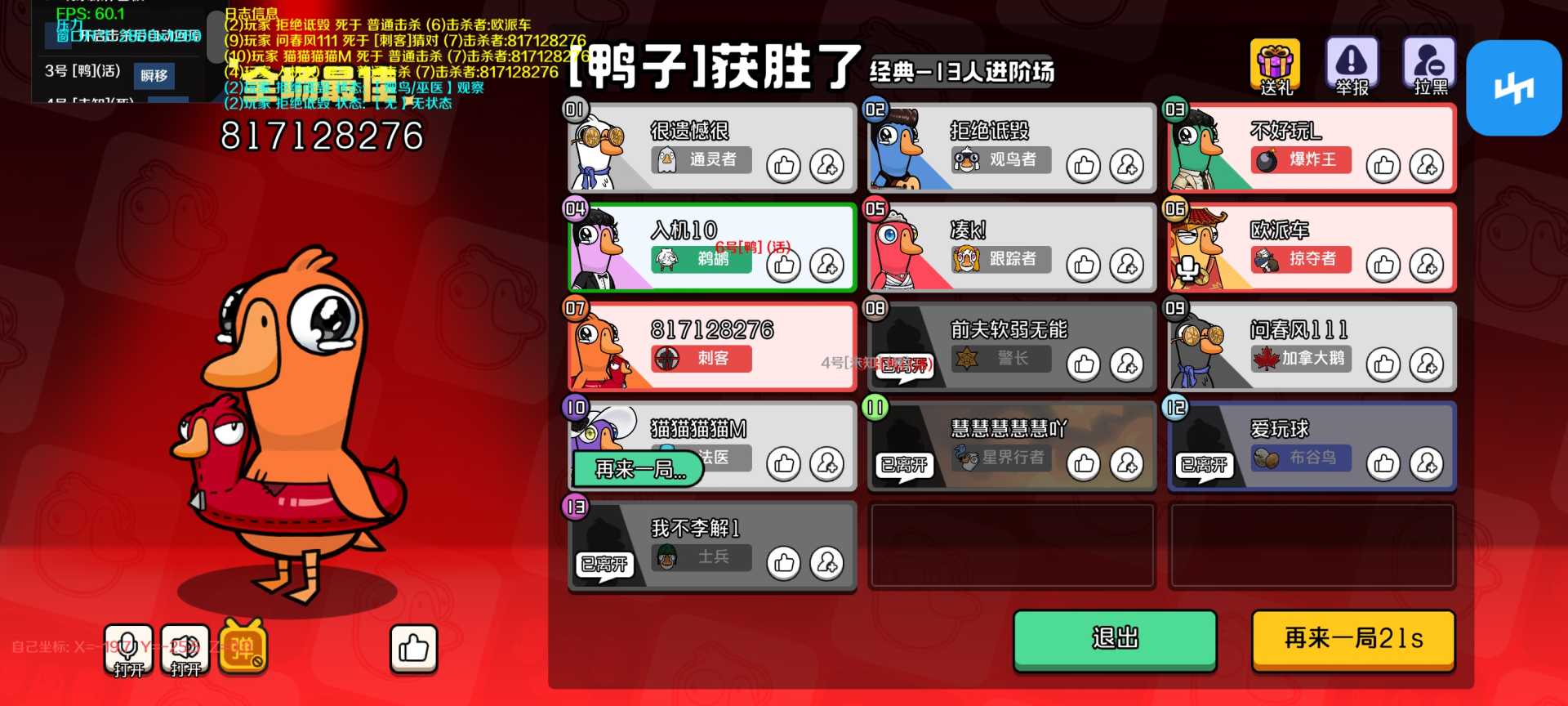The image size is (1568, 706).
Task: Give thumbs up to player 爱玩球
Action: click(1383, 462)
